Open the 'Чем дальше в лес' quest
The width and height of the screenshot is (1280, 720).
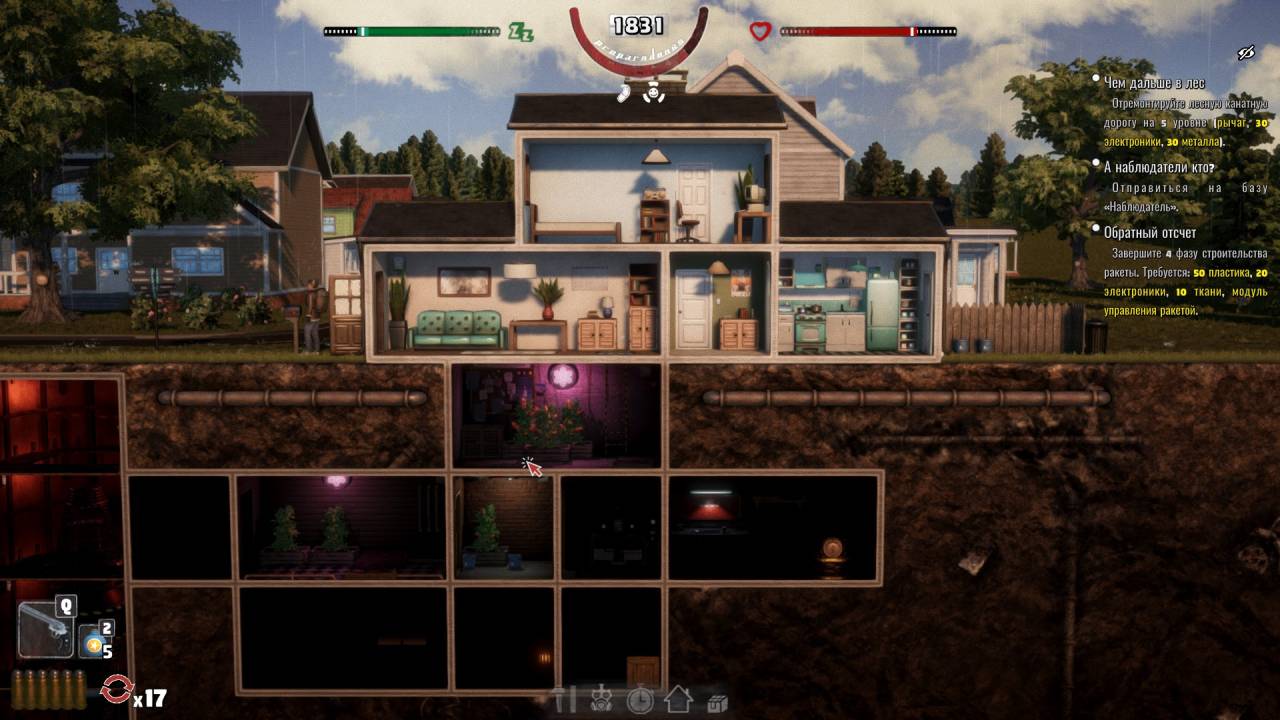(x=1154, y=83)
